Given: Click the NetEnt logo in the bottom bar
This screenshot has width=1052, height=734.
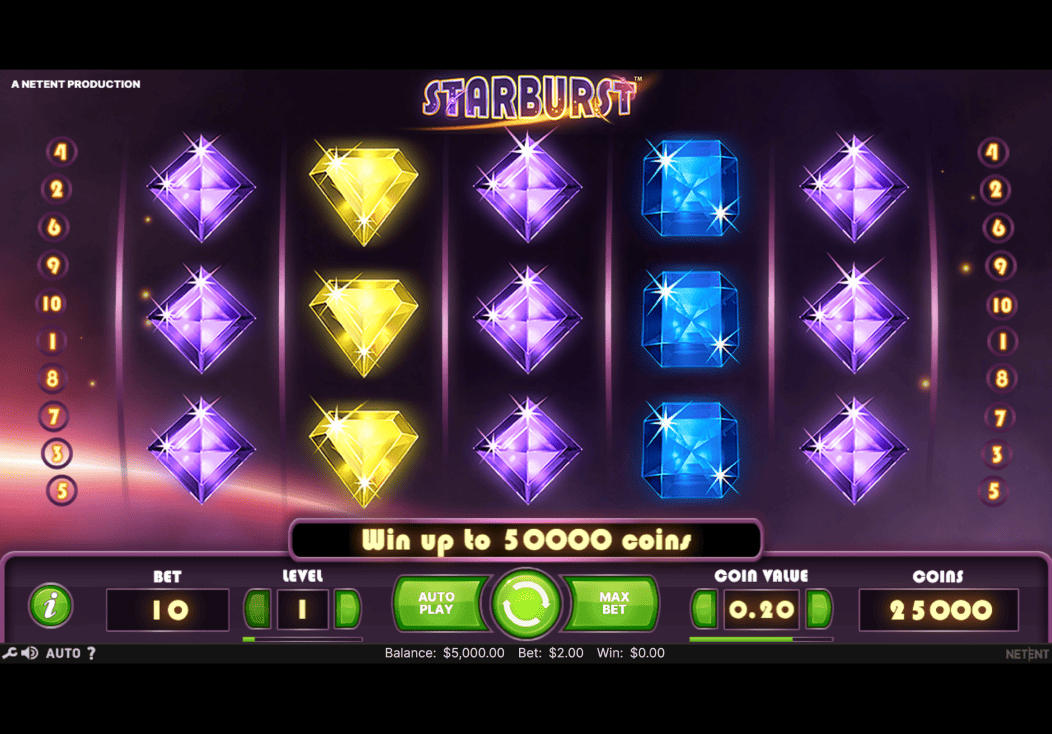Looking at the screenshot, I should click(1027, 654).
